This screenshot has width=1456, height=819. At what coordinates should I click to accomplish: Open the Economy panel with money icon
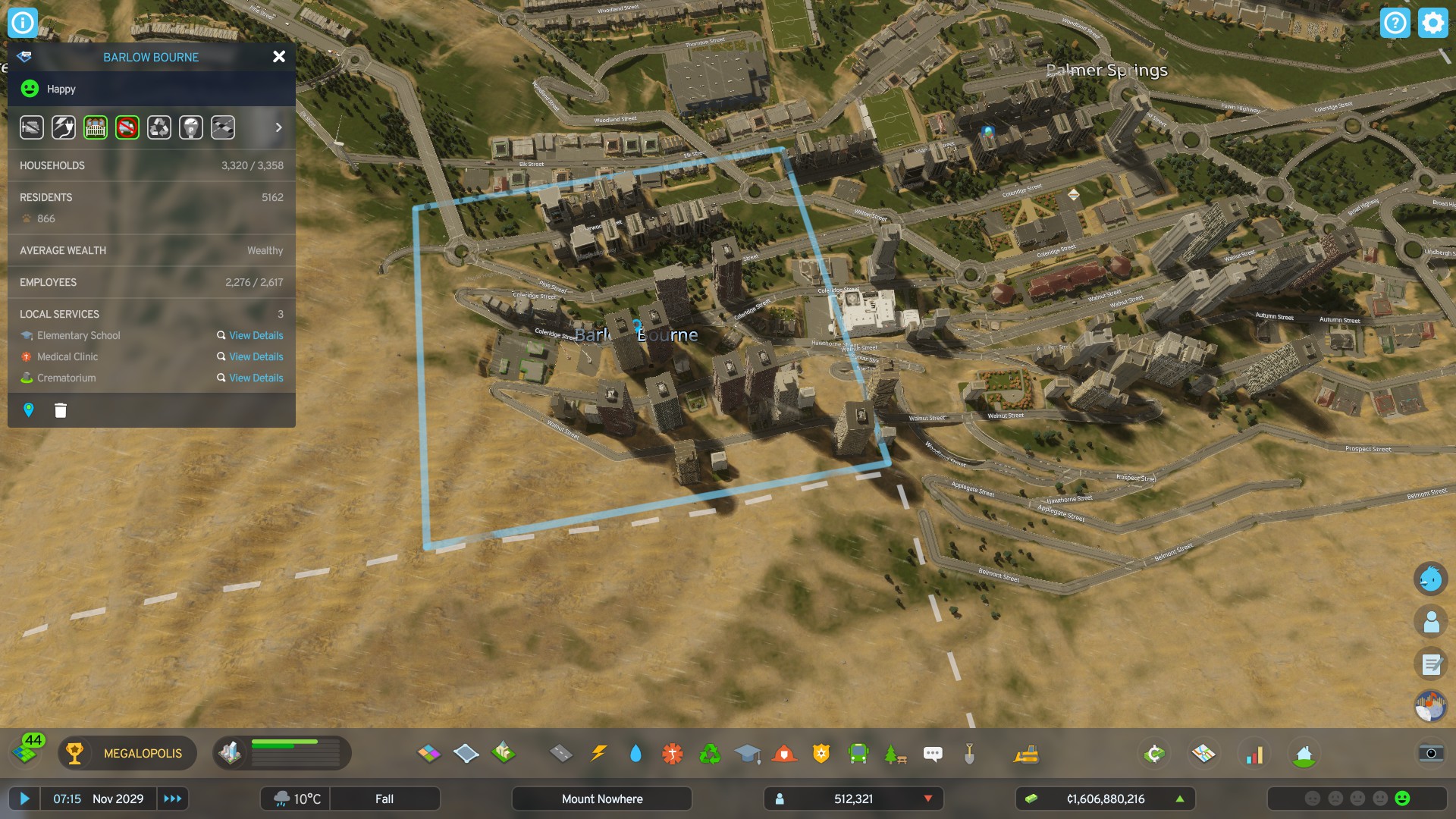[x=1153, y=753]
